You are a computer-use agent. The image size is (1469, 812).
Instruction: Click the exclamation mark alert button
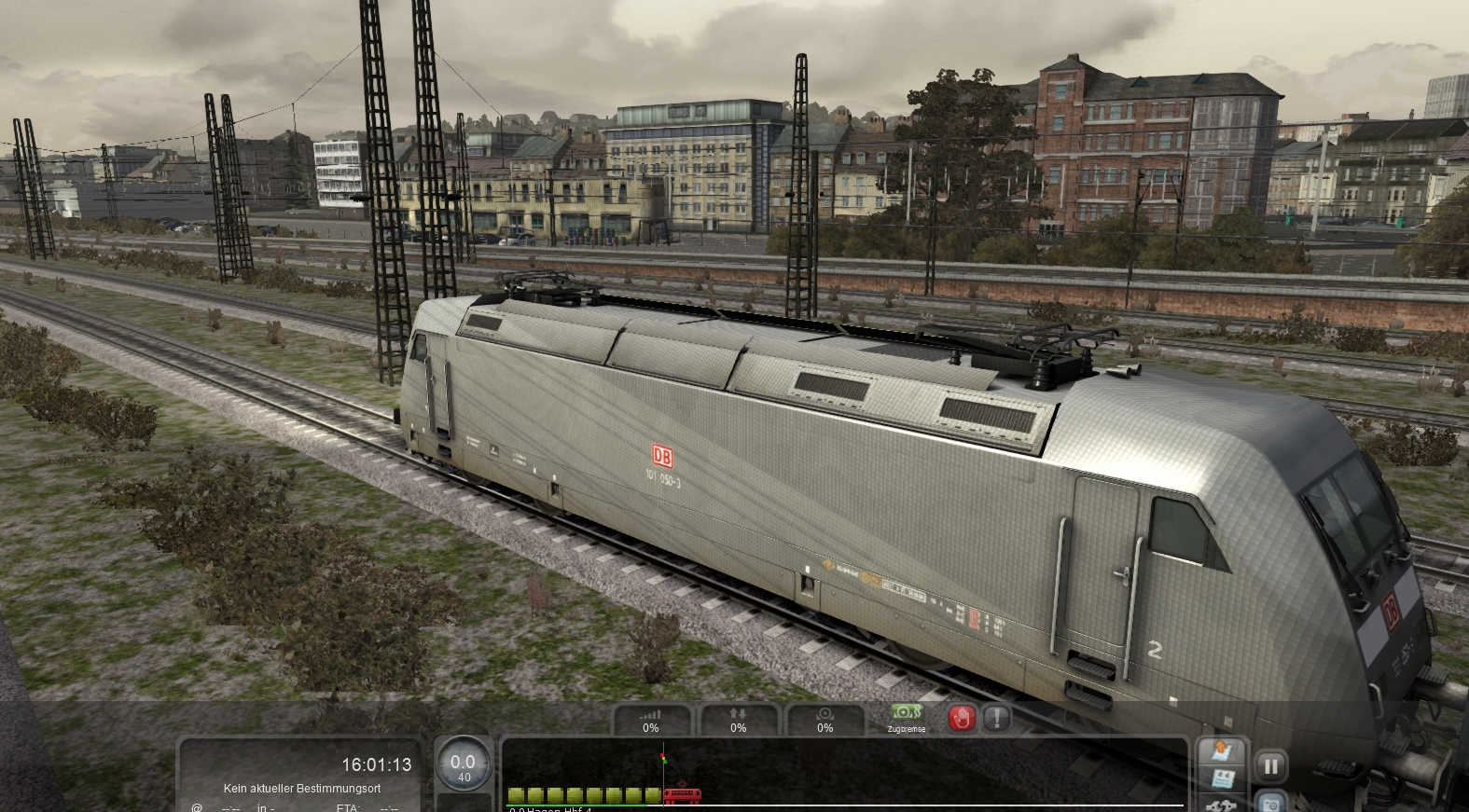997,718
